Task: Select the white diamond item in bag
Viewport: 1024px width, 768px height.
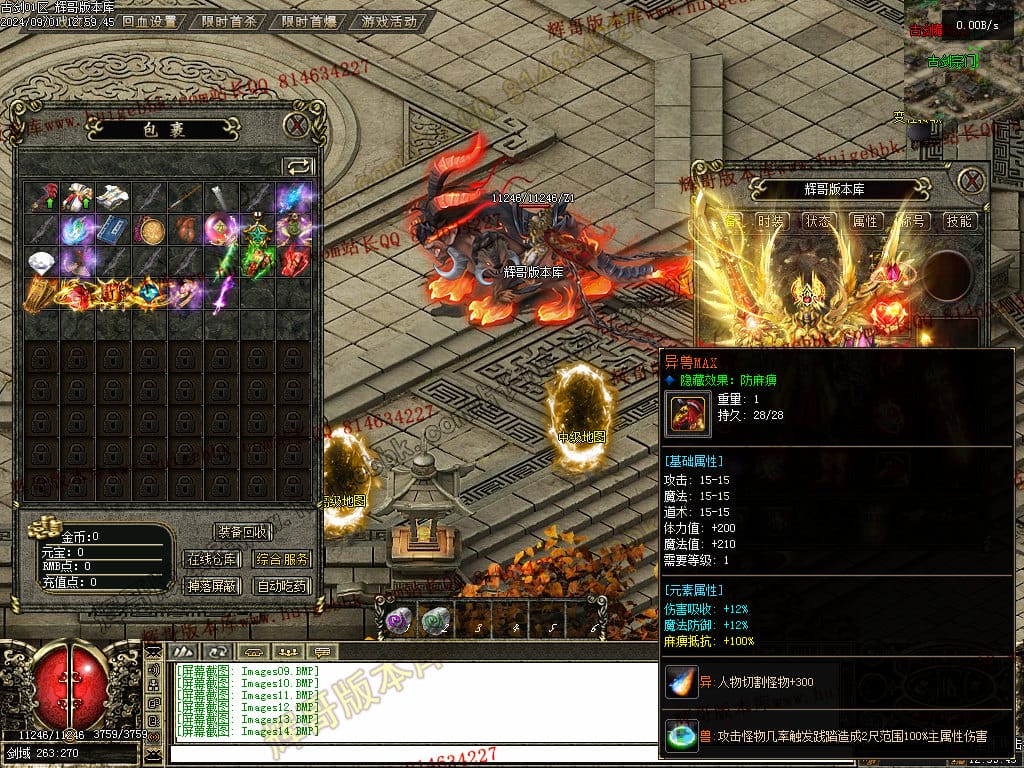Action: pos(42,262)
